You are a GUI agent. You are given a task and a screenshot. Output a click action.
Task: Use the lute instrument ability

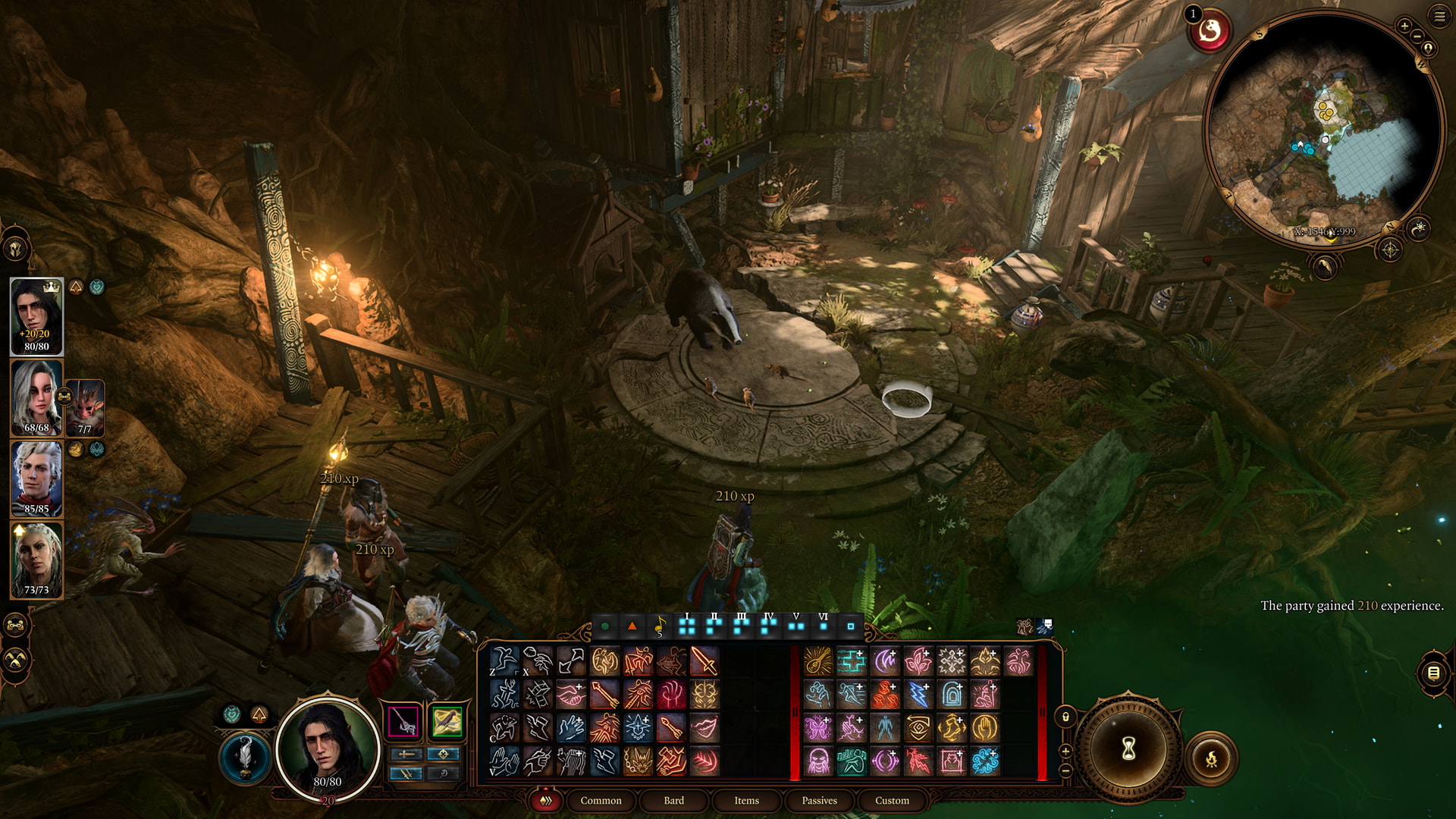[817, 661]
